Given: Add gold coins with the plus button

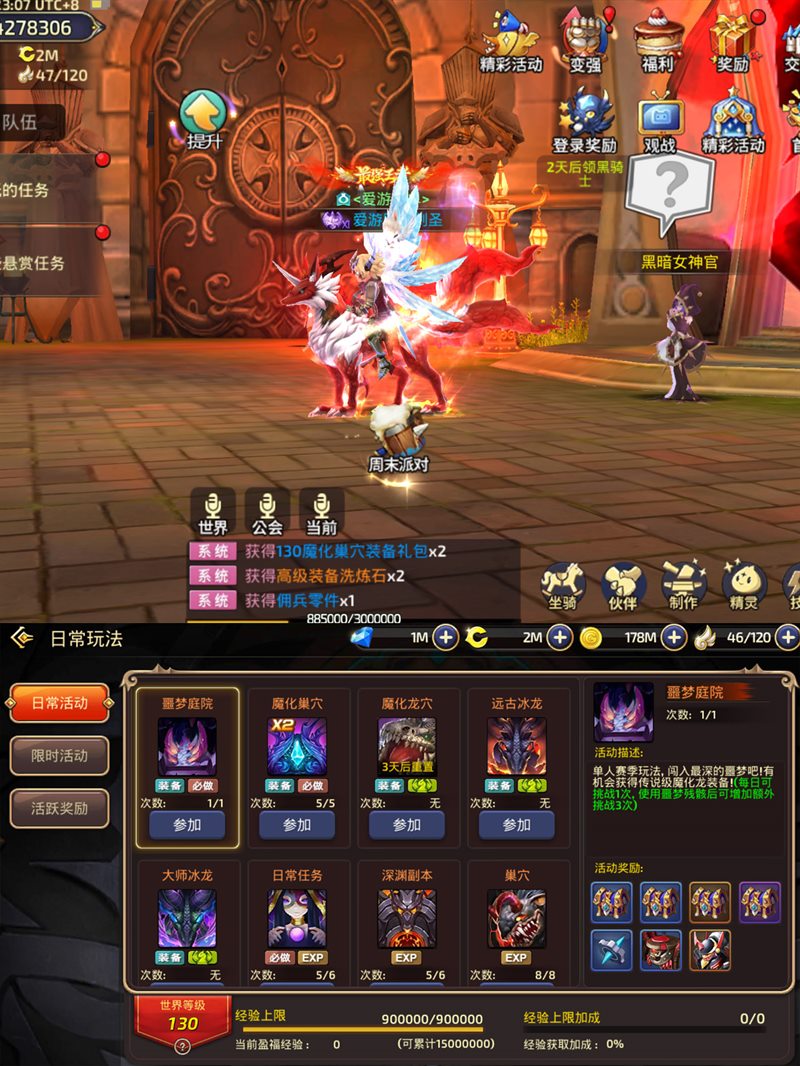Looking at the screenshot, I should click(674, 637).
